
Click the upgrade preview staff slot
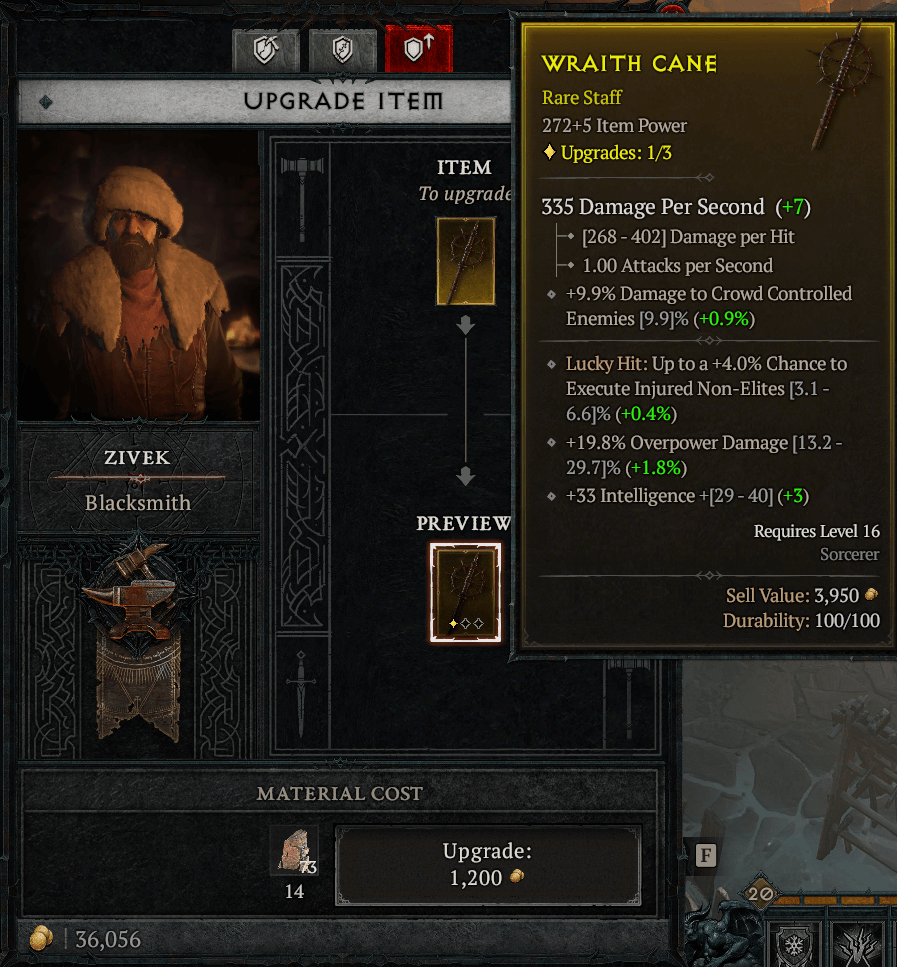465,592
